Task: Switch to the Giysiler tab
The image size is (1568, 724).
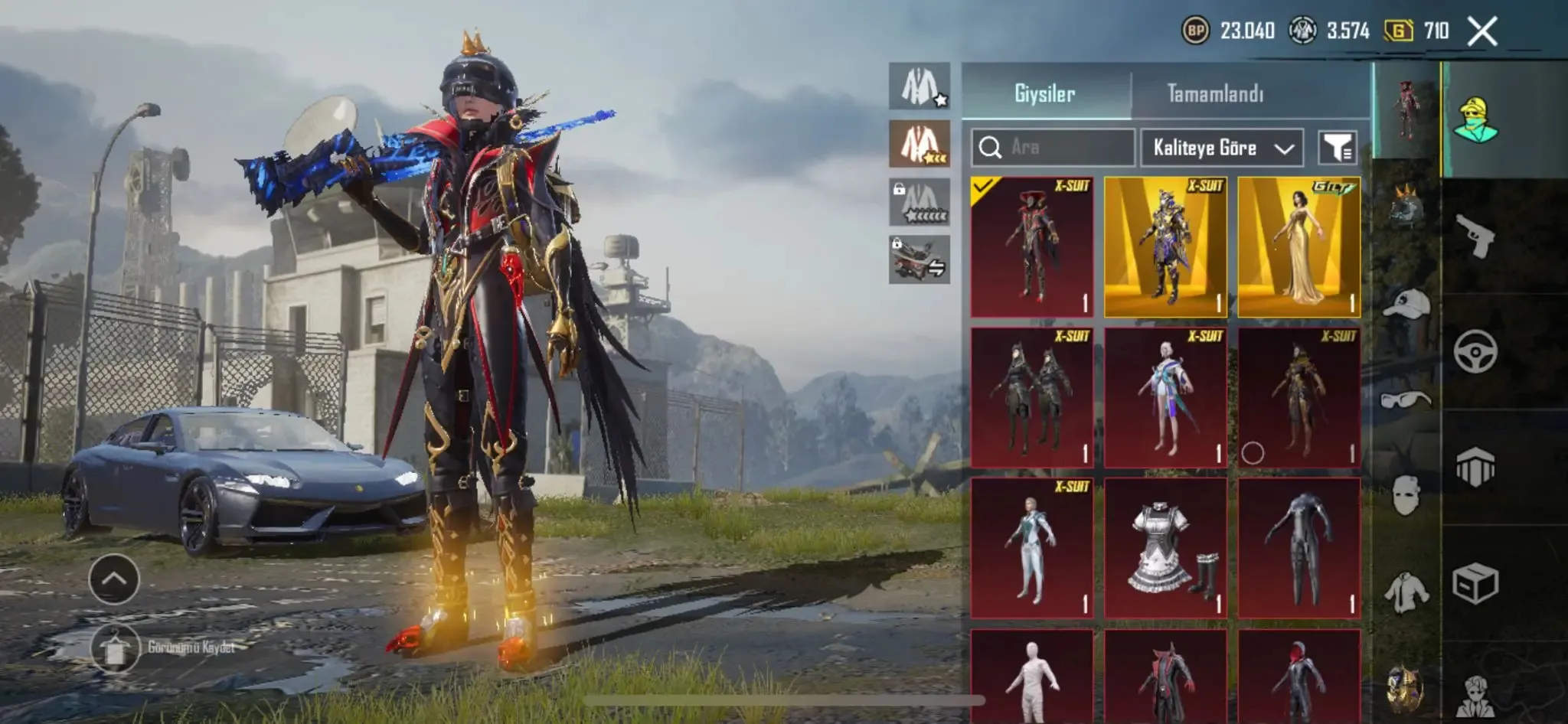Action: tap(1045, 93)
